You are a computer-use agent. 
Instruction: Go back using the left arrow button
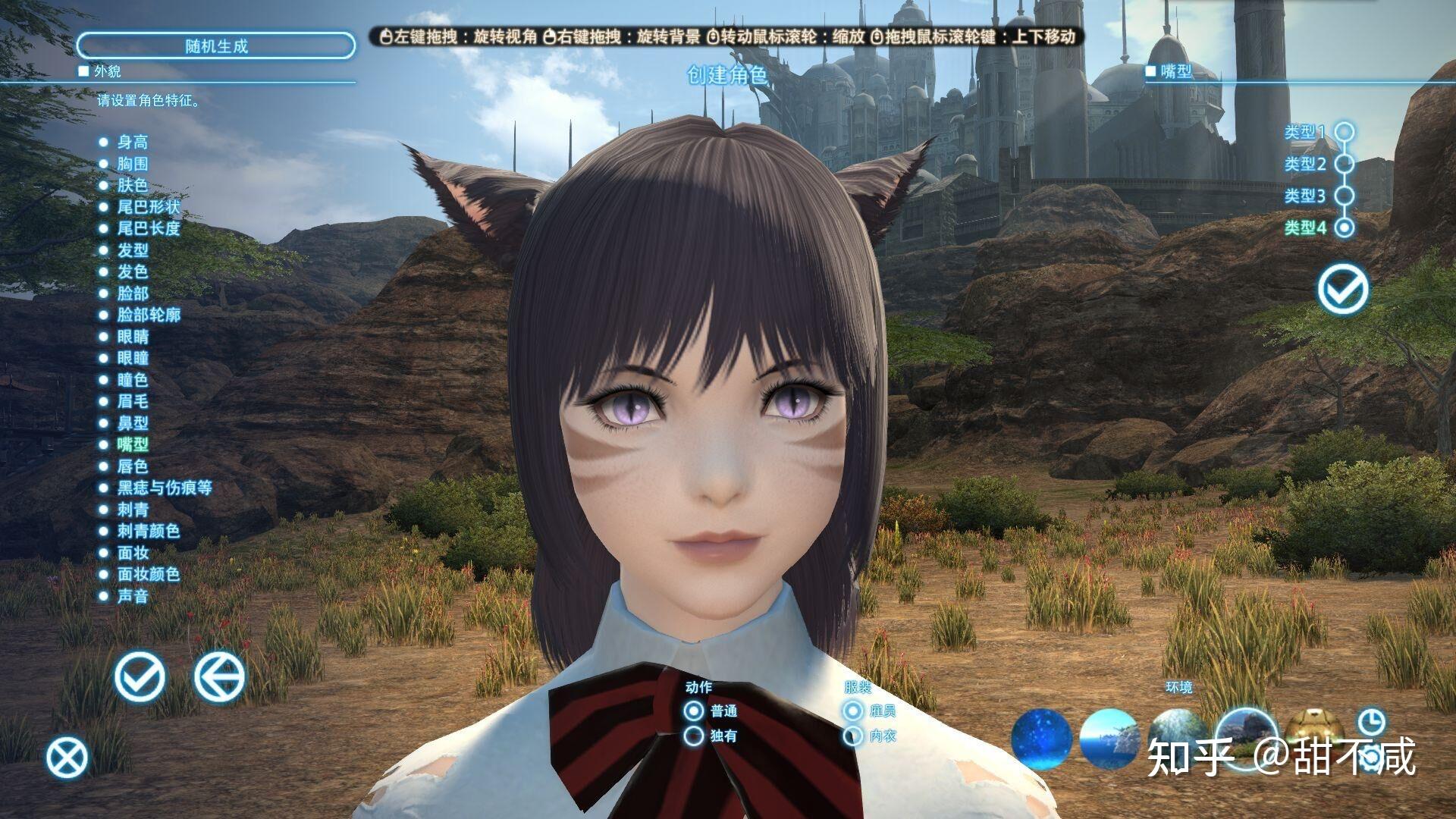coord(219,676)
